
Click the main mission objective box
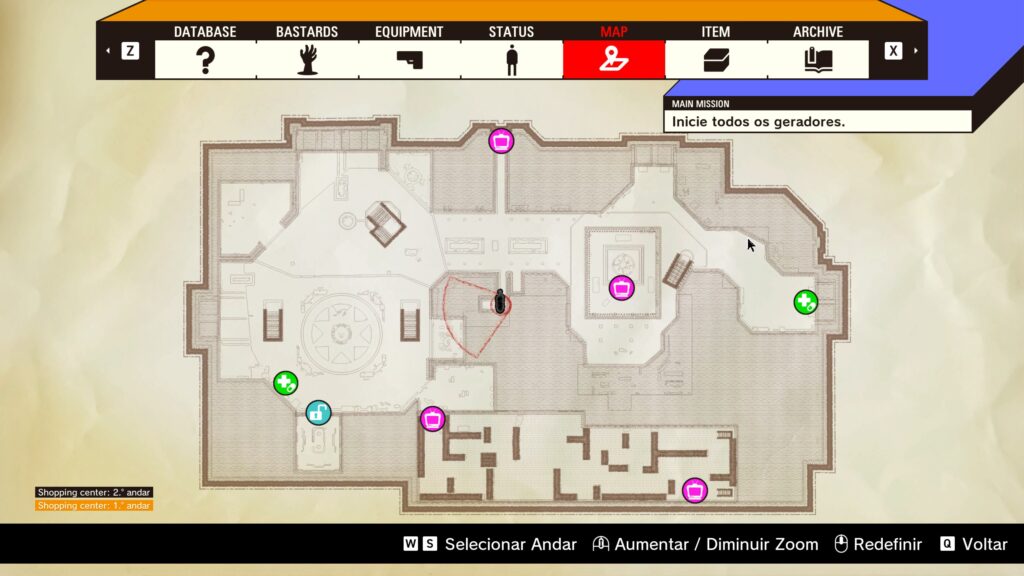tap(817, 121)
